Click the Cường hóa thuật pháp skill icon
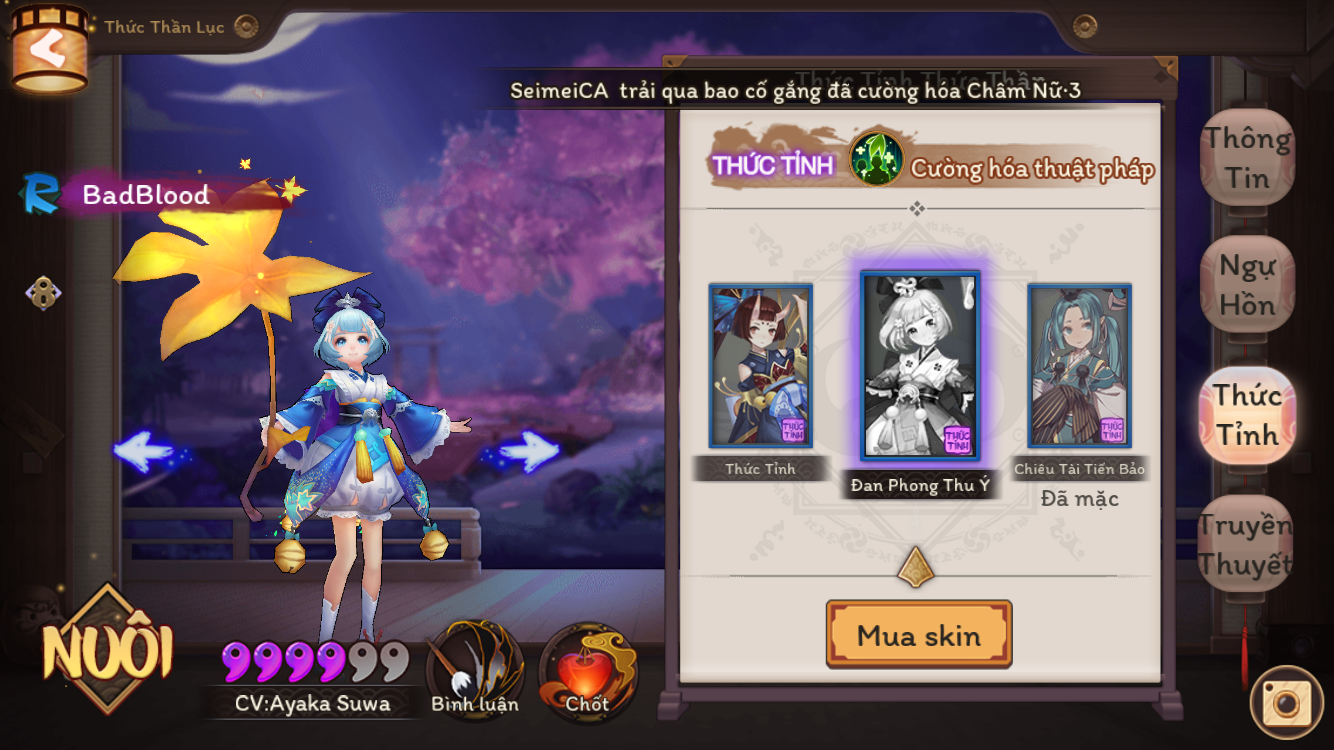Screen dimensions: 1334x750 click(876, 160)
